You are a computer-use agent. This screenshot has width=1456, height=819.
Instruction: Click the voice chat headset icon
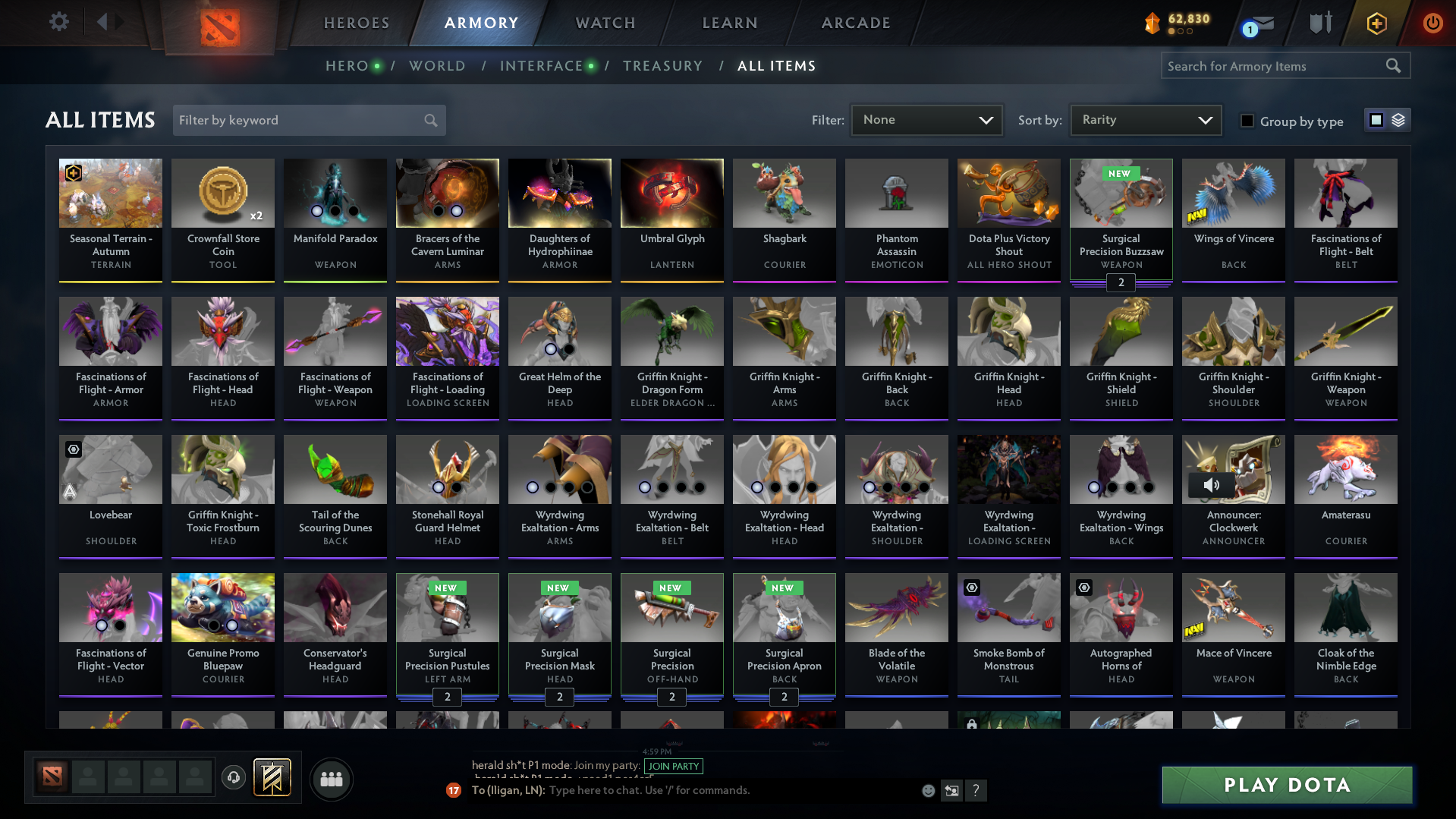(233, 778)
